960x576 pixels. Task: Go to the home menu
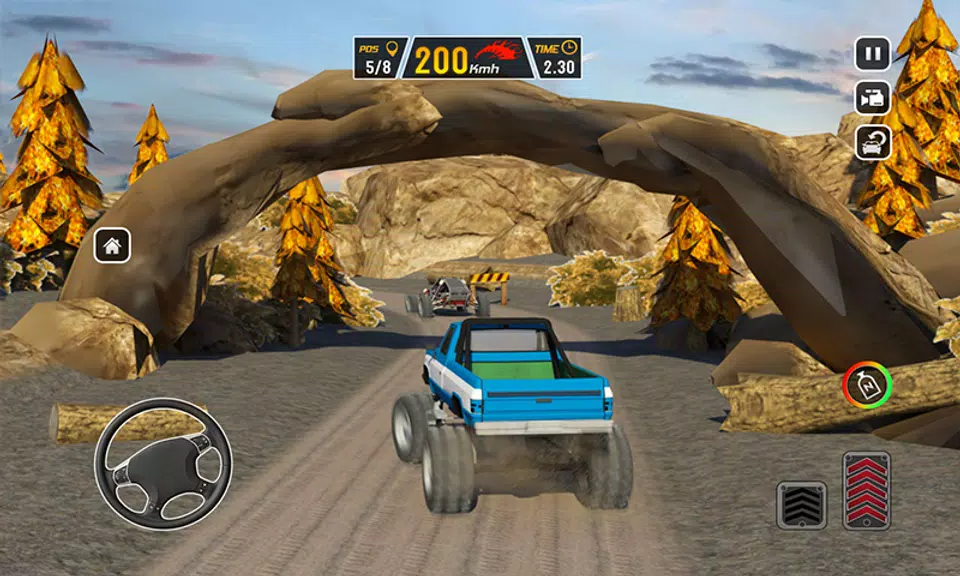click(112, 245)
